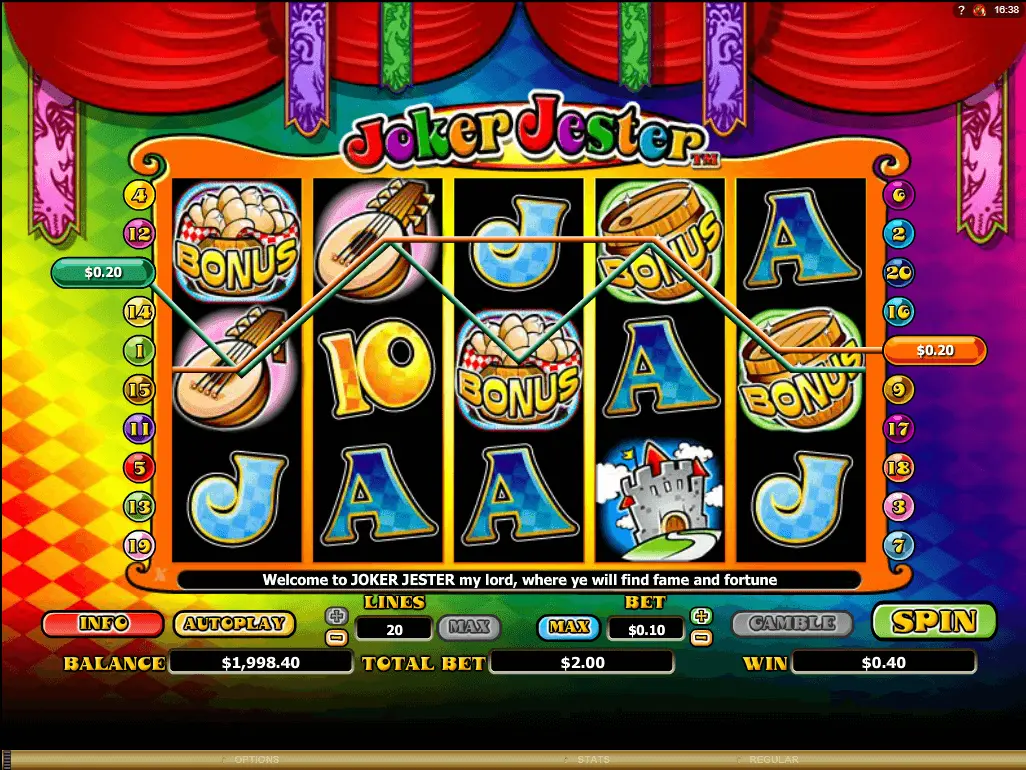Start AUTOPLAY mode
This screenshot has width=1026, height=770.
[234, 624]
